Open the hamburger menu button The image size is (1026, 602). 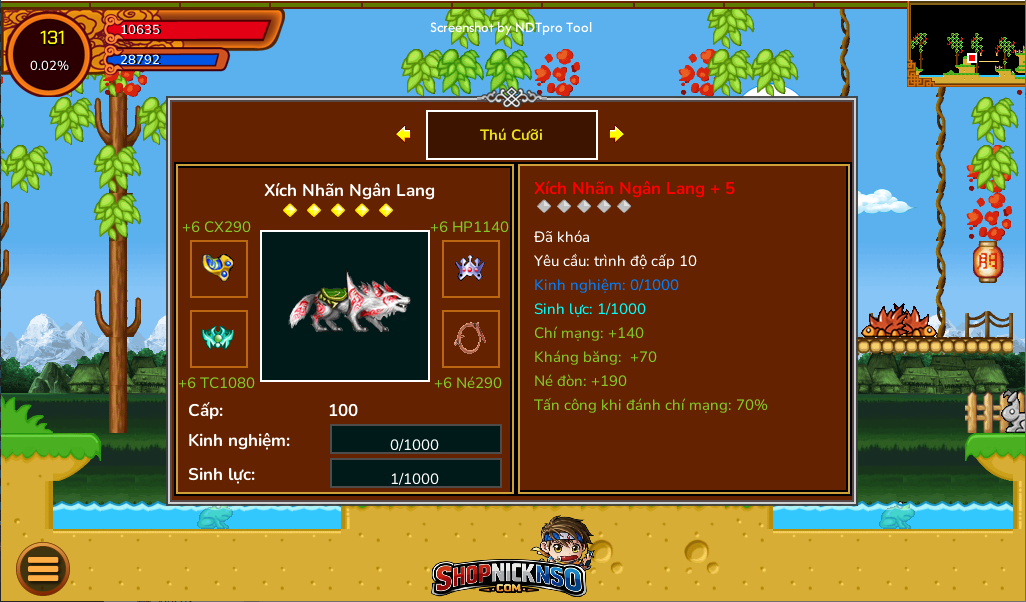coord(43,569)
